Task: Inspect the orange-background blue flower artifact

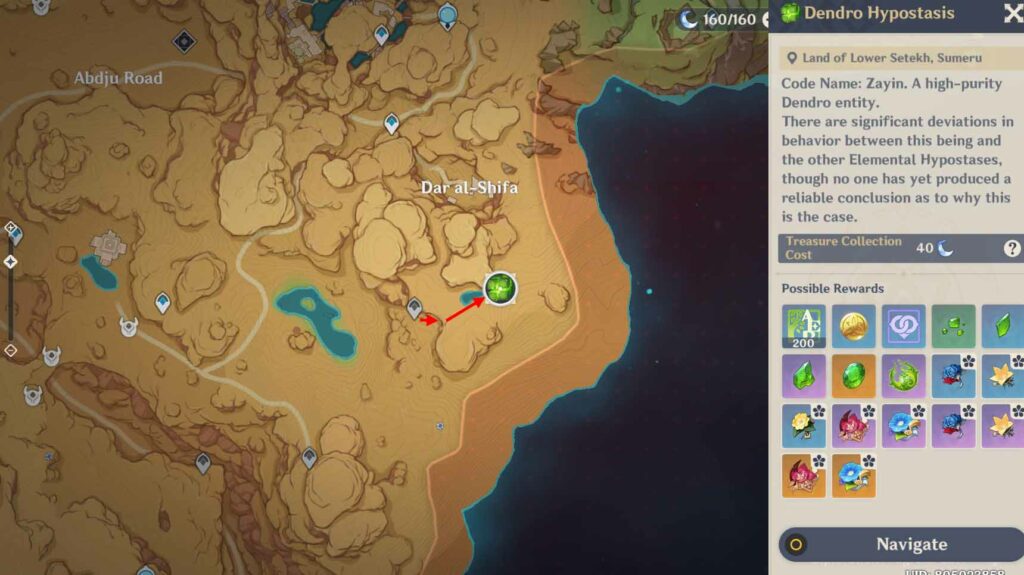Action: (x=853, y=475)
